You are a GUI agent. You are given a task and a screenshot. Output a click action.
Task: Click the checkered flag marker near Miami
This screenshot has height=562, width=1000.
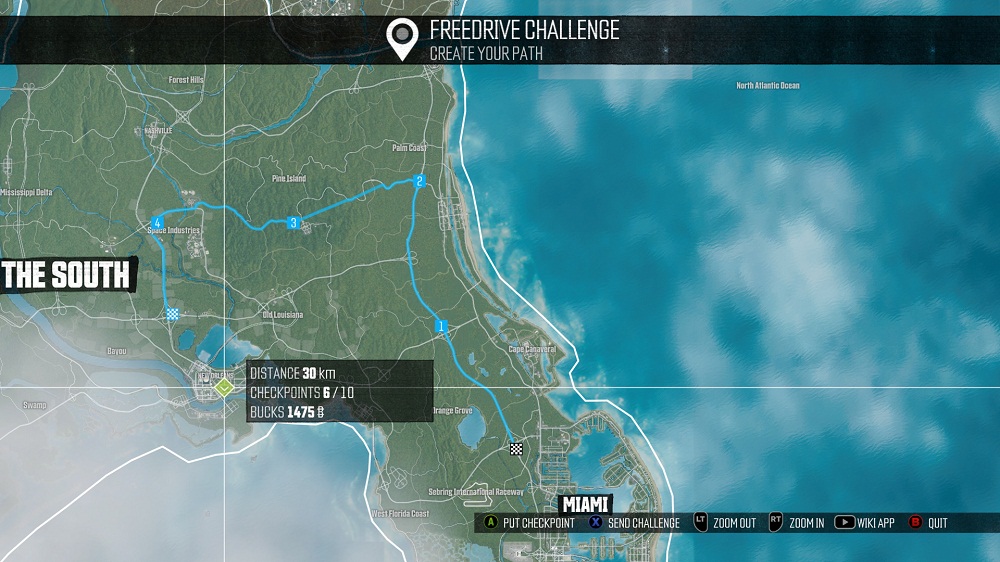516,449
